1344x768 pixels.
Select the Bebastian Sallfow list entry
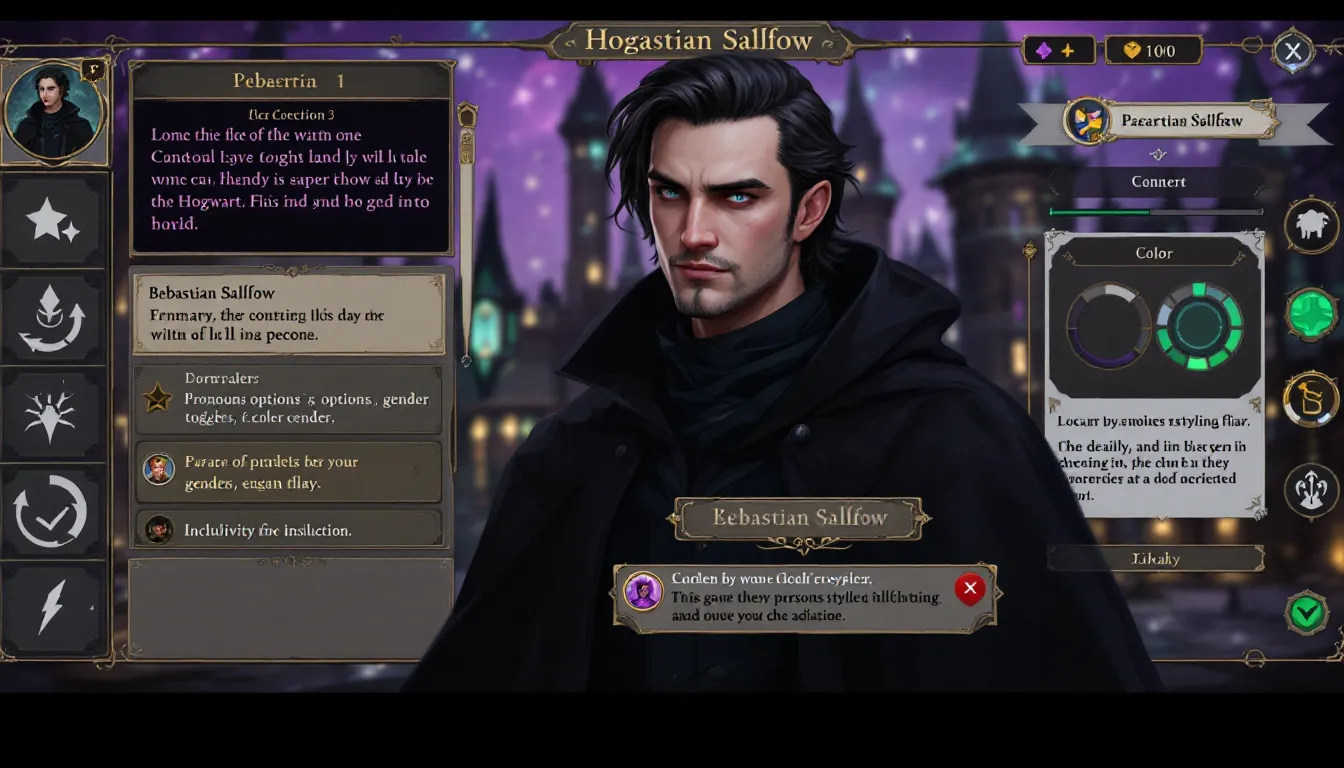click(x=289, y=313)
